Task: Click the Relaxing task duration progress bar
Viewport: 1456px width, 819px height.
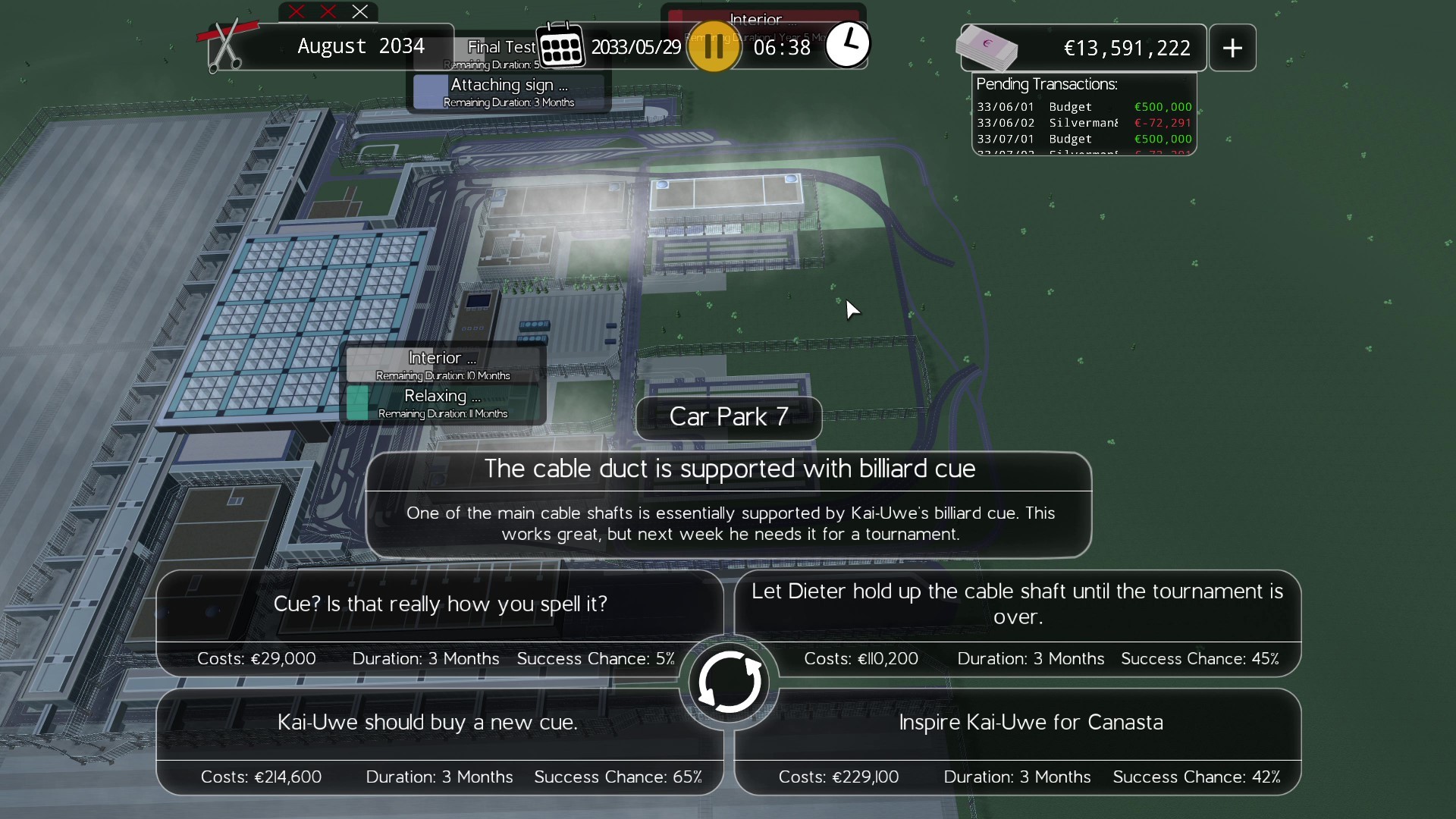Action: 444,414
